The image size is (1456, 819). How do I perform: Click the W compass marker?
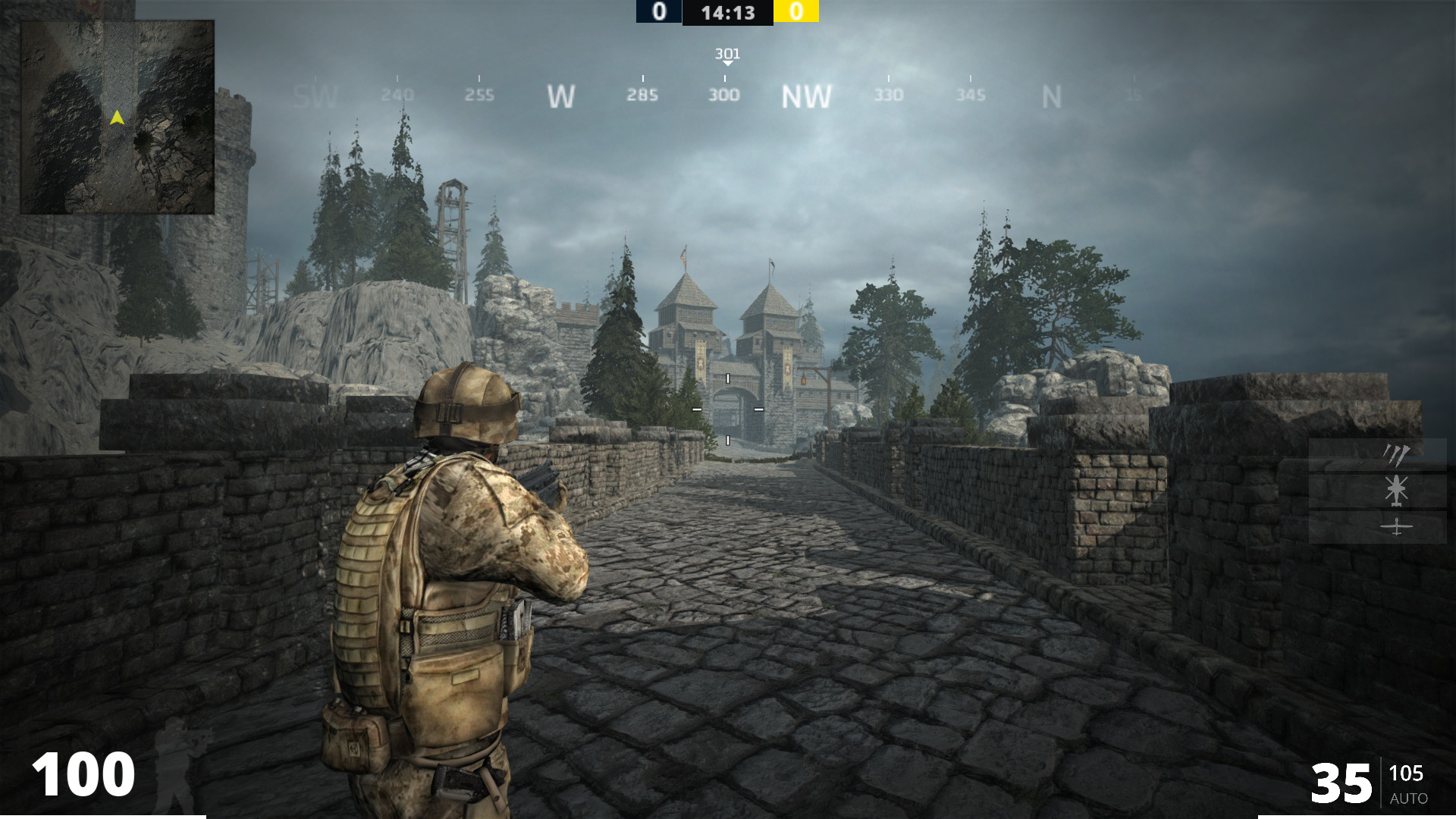coord(561,97)
